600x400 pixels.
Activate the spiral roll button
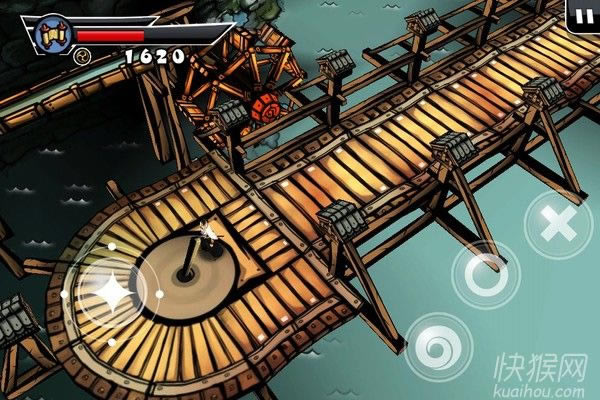coord(438,345)
